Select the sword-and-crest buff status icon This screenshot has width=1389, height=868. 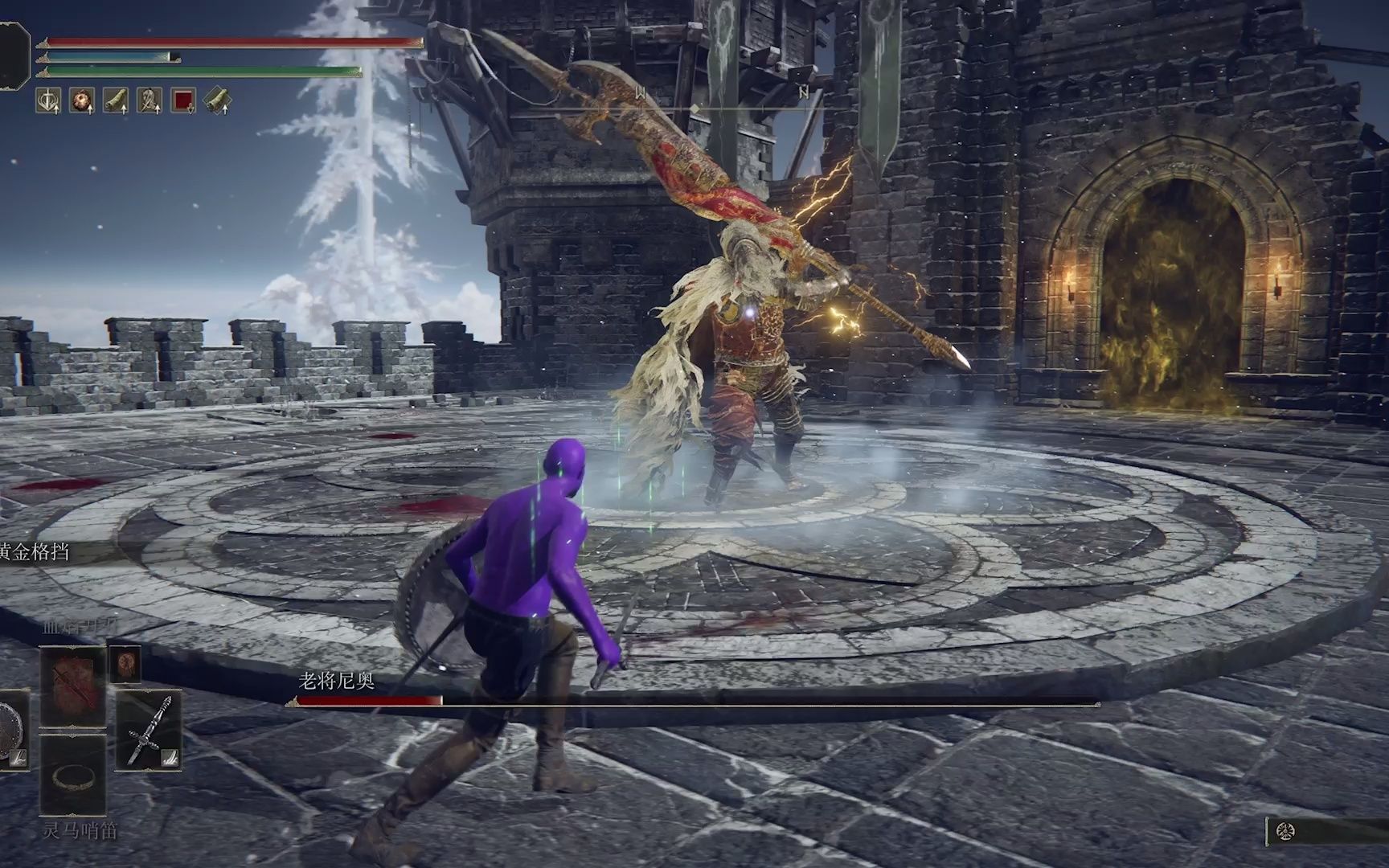tap(48, 100)
